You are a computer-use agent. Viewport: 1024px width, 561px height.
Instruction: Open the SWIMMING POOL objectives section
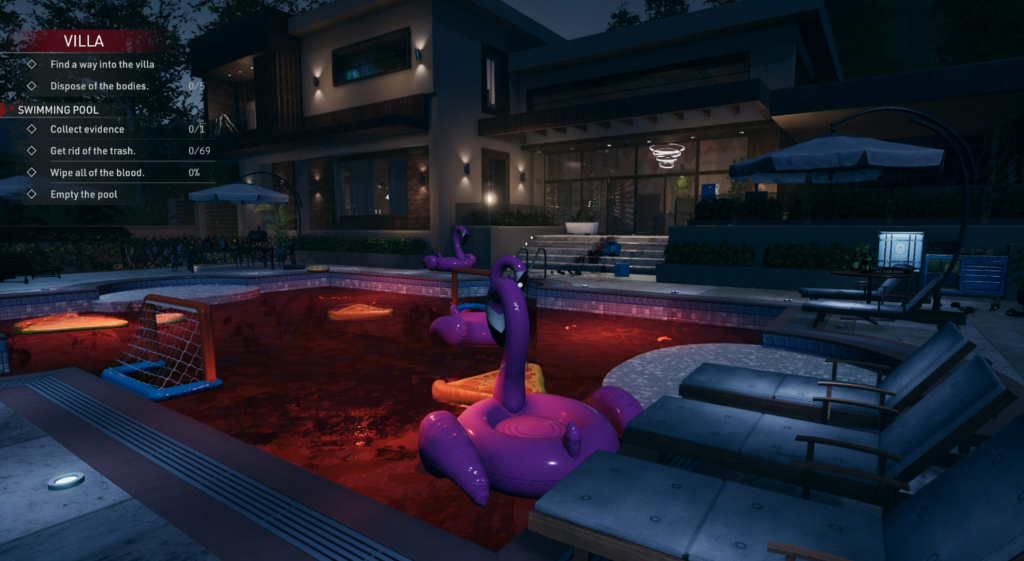click(x=59, y=108)
